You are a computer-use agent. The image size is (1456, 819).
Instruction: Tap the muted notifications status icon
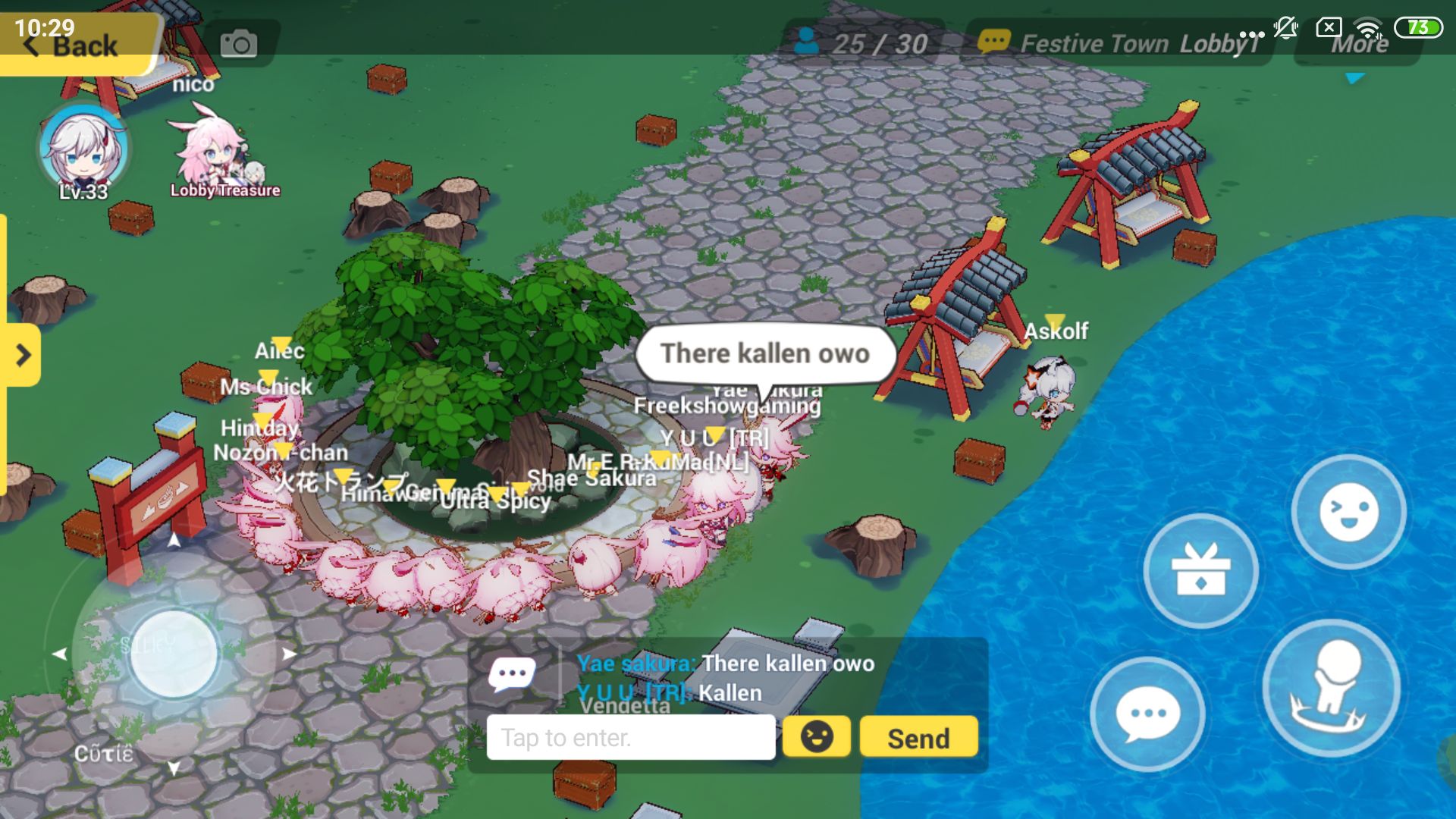[x=1285, y=28]
